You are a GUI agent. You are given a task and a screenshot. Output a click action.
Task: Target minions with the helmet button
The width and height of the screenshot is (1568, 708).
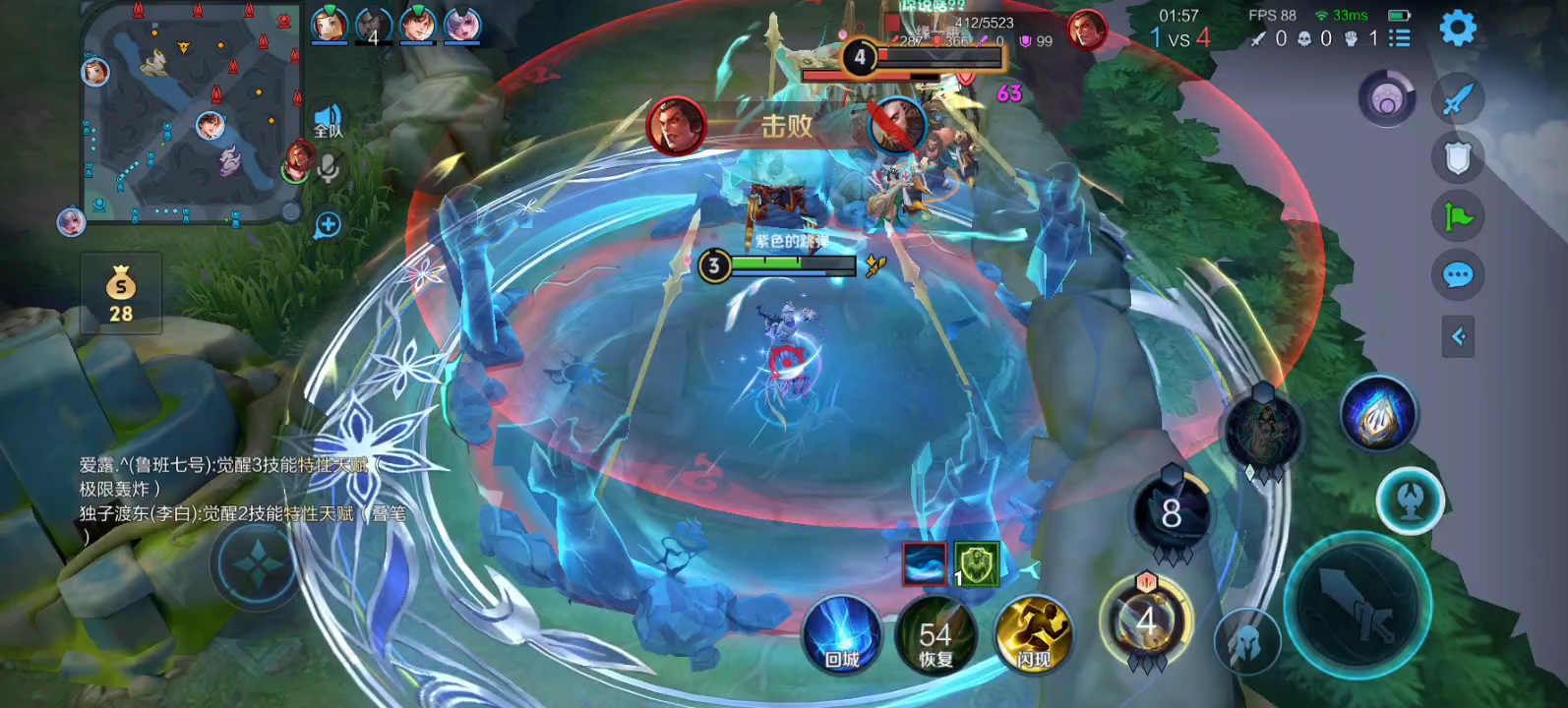[x=1247, y=642]
